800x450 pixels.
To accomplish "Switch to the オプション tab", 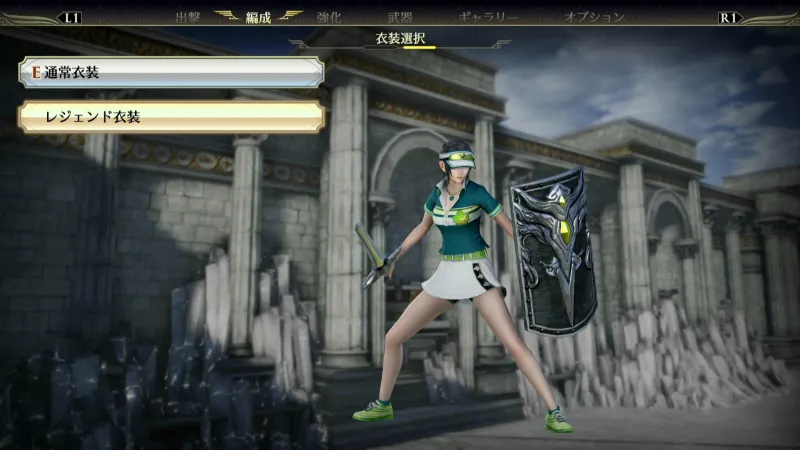I will 594,17.
